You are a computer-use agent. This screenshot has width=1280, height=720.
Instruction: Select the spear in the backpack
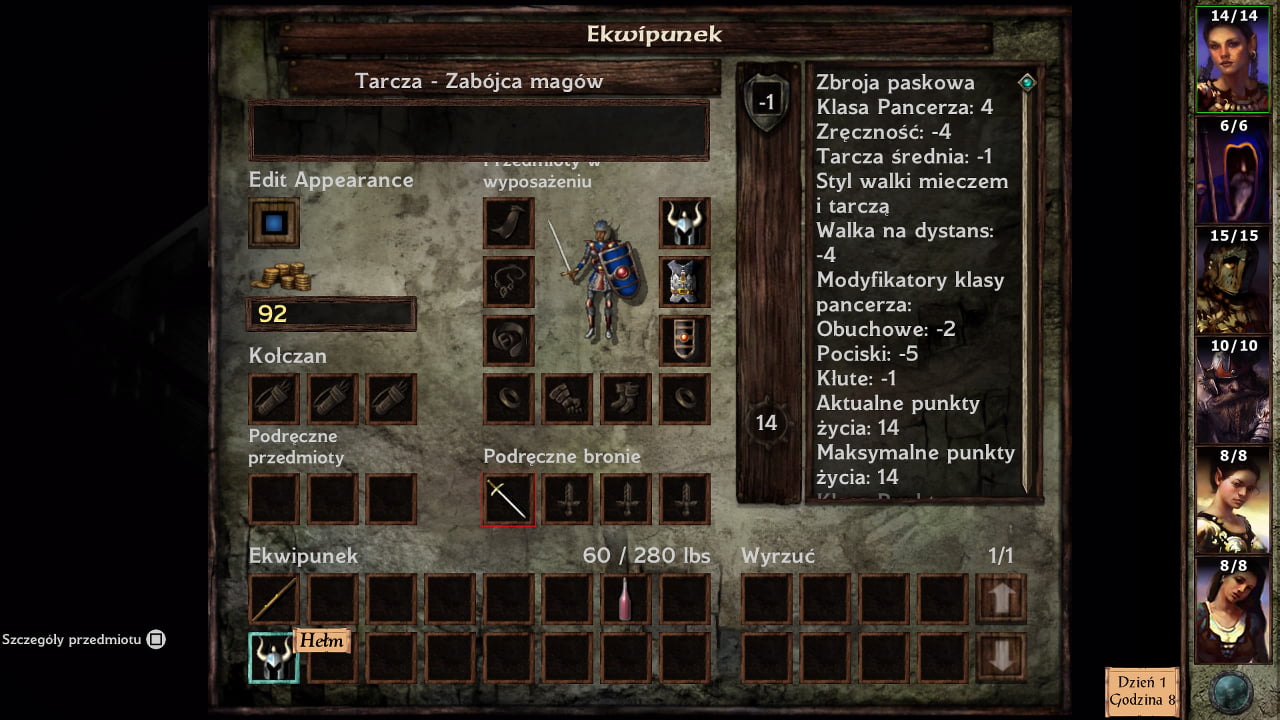pos(274,599)
